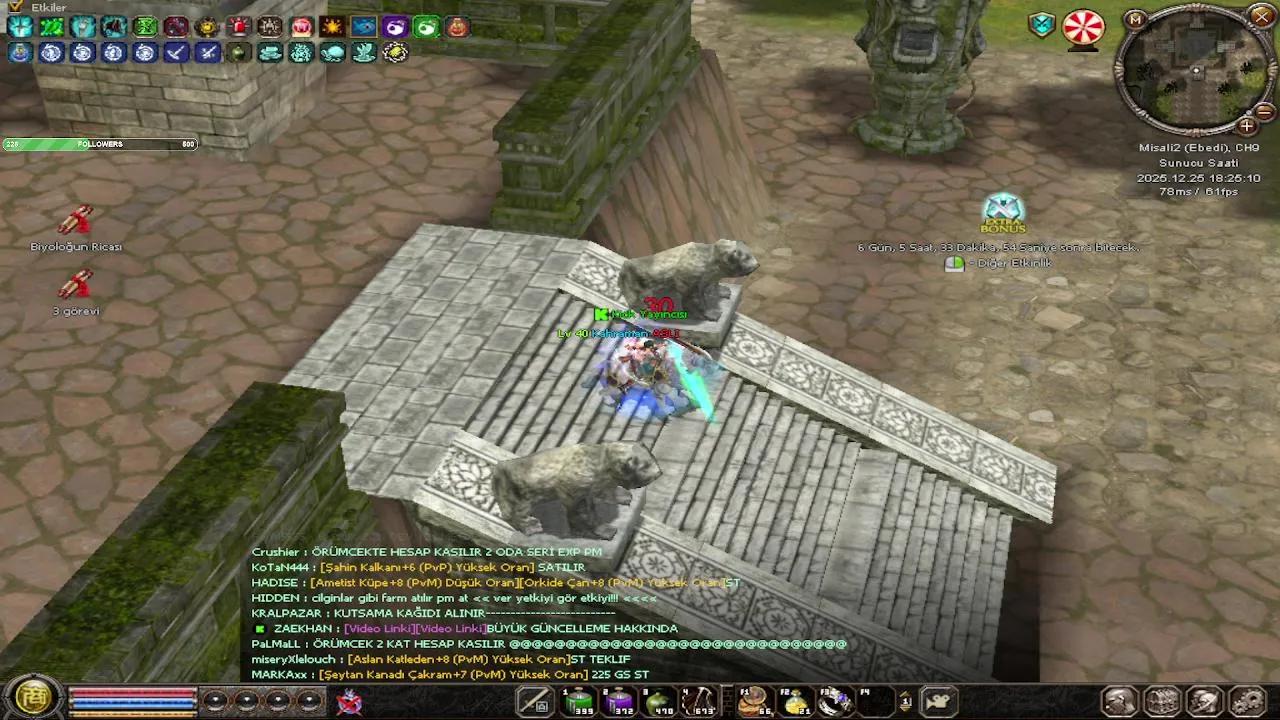Open the fortune wheel event icon near minimap
This screenshot has width=1280, height=720.
1083,28
